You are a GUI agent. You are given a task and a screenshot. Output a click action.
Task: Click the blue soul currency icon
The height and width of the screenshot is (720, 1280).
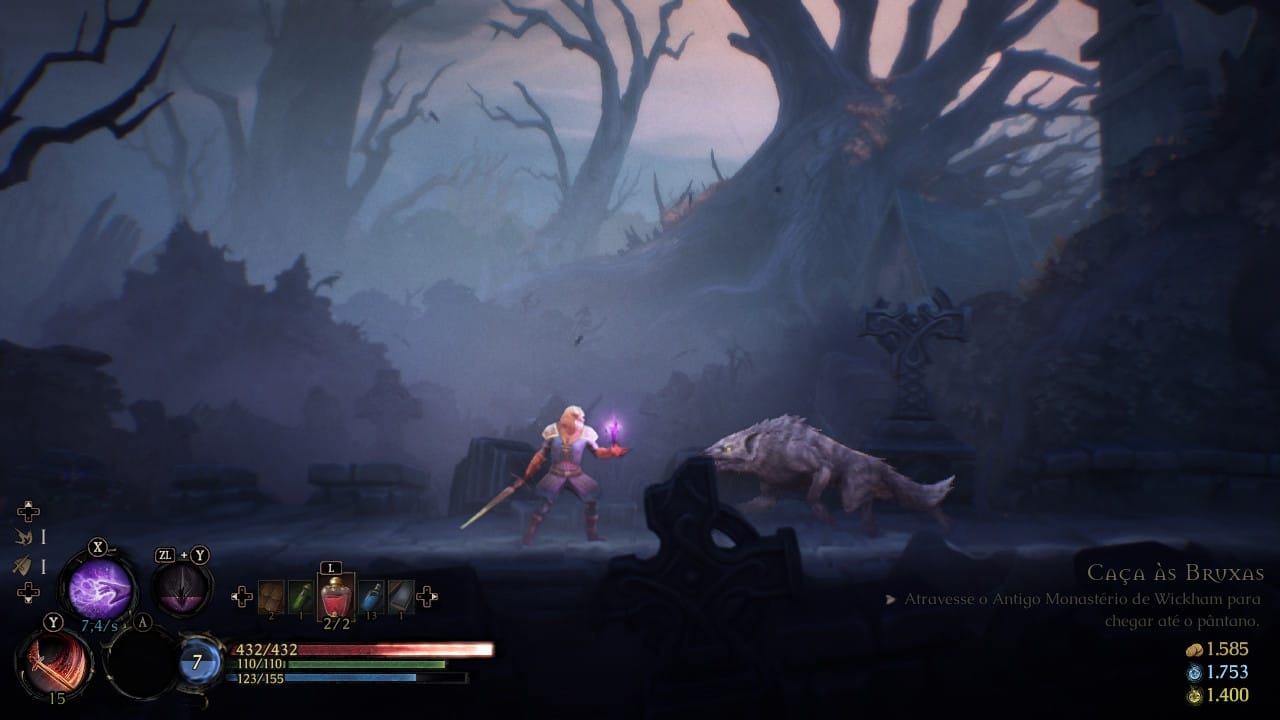click(1194, 673)
